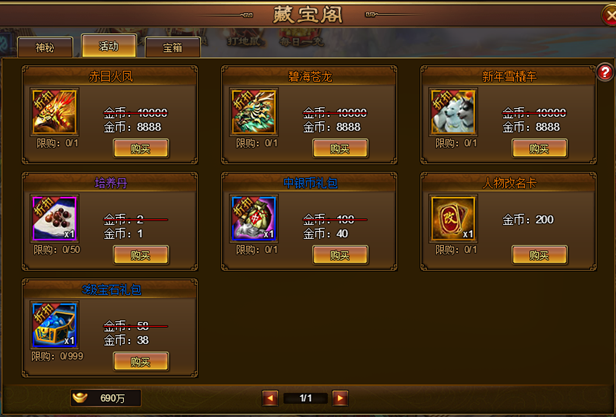This screenshot has width=616, height=417.
Task: Click the 人物改名卡 card icon
Action: point(453,218)
